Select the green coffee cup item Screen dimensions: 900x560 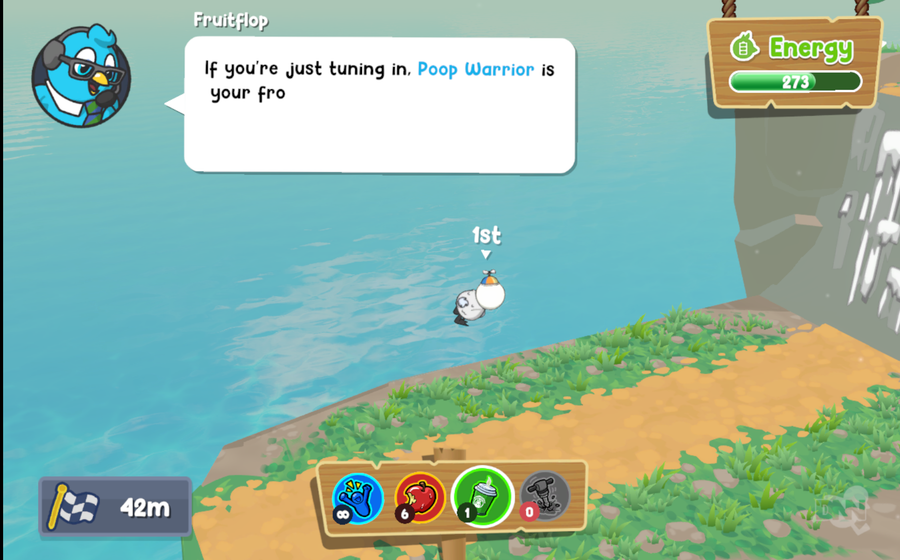[x=482, y=496]
